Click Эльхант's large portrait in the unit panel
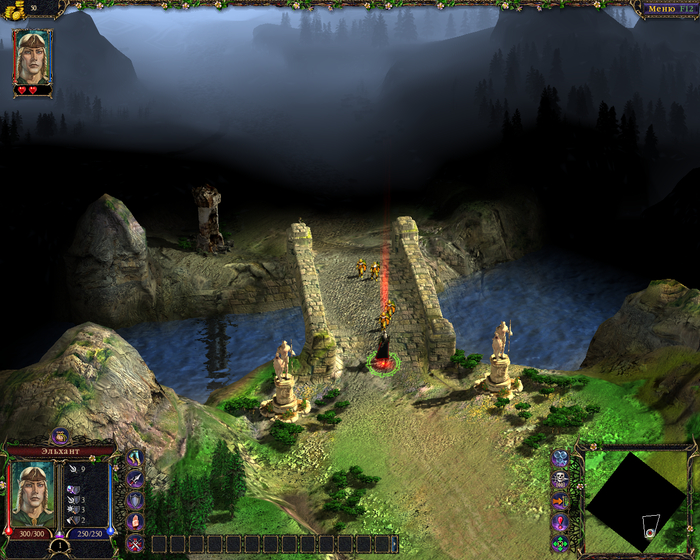The image size is (700, 560). [x=32, y=492]
